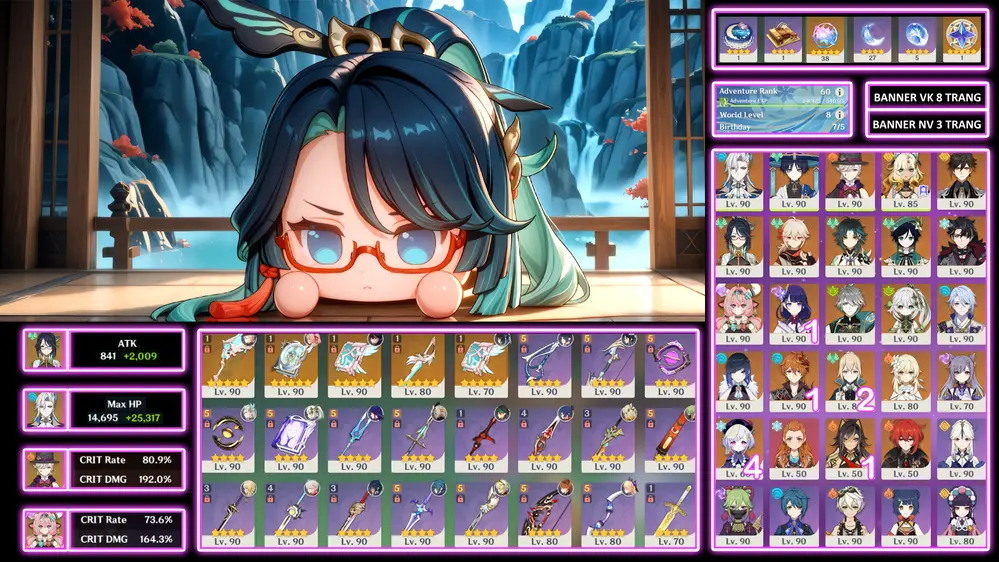Select Keqing's Lv. 70 character tile

(x=960, y=377)
